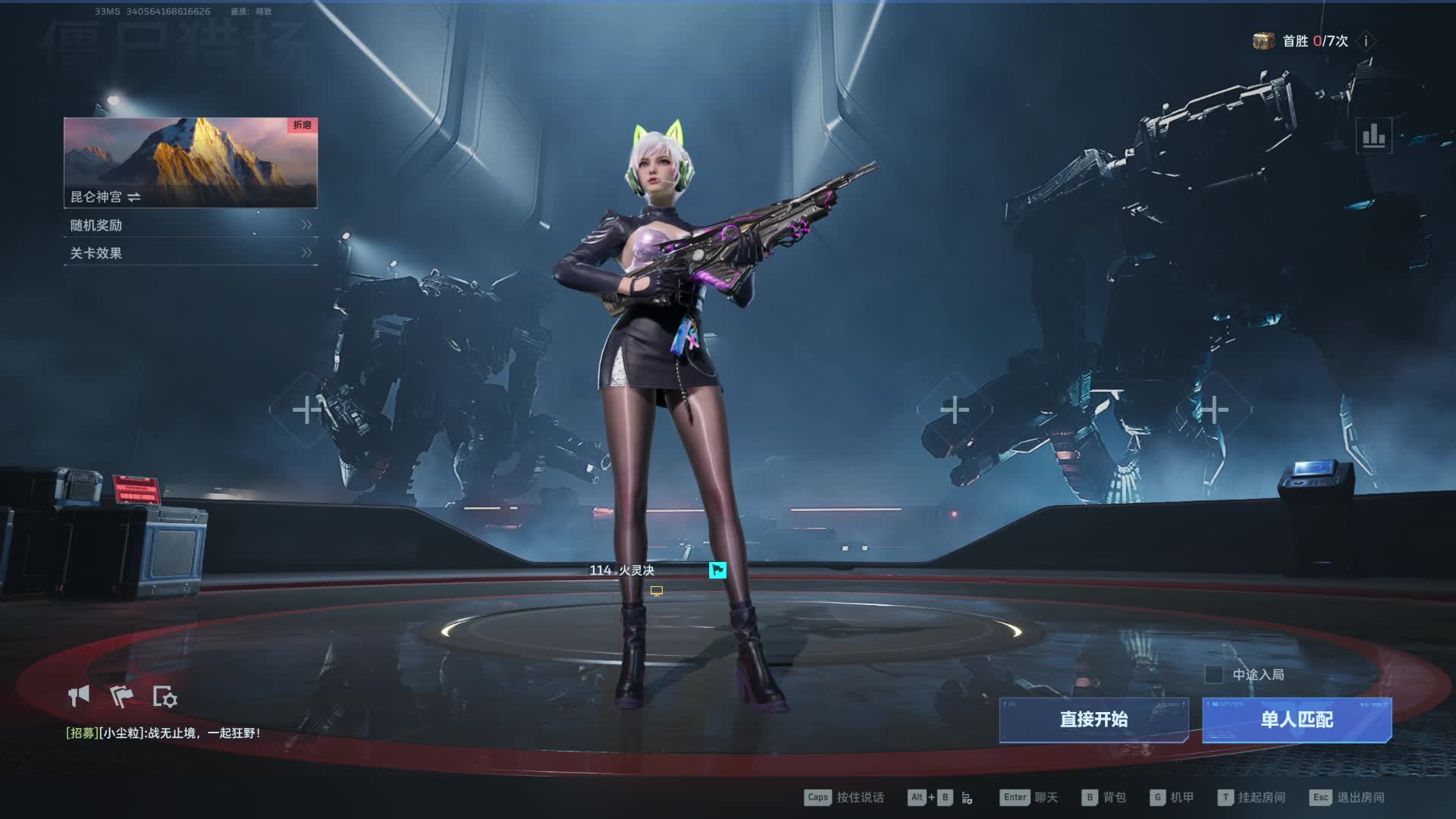Click the teal flag beside player name
The height and width of the screenshot is (819, 1456).
717,570
